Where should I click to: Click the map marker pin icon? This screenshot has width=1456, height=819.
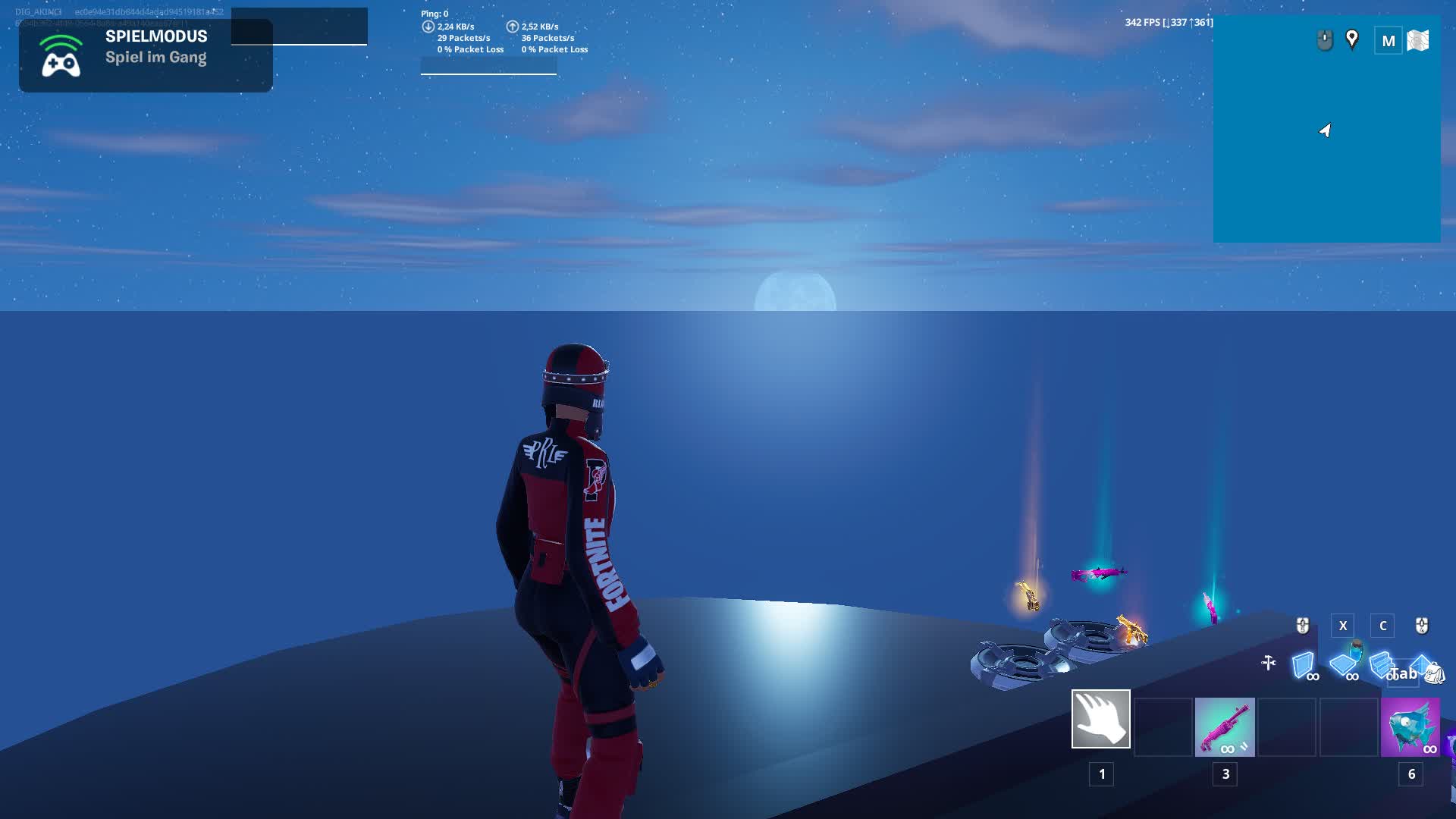(x=1352, y=39)
